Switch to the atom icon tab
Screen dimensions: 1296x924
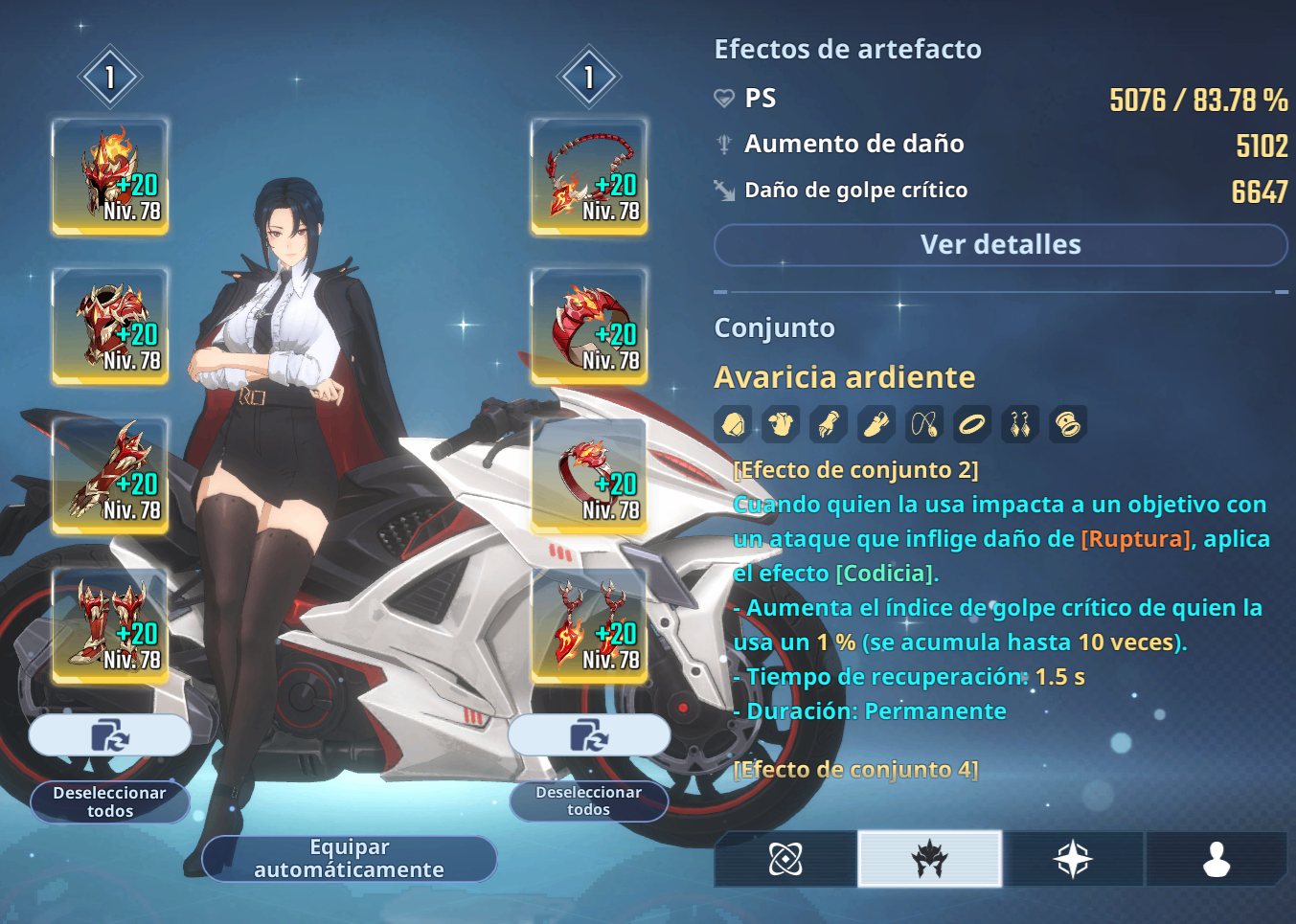pos(785,859)
